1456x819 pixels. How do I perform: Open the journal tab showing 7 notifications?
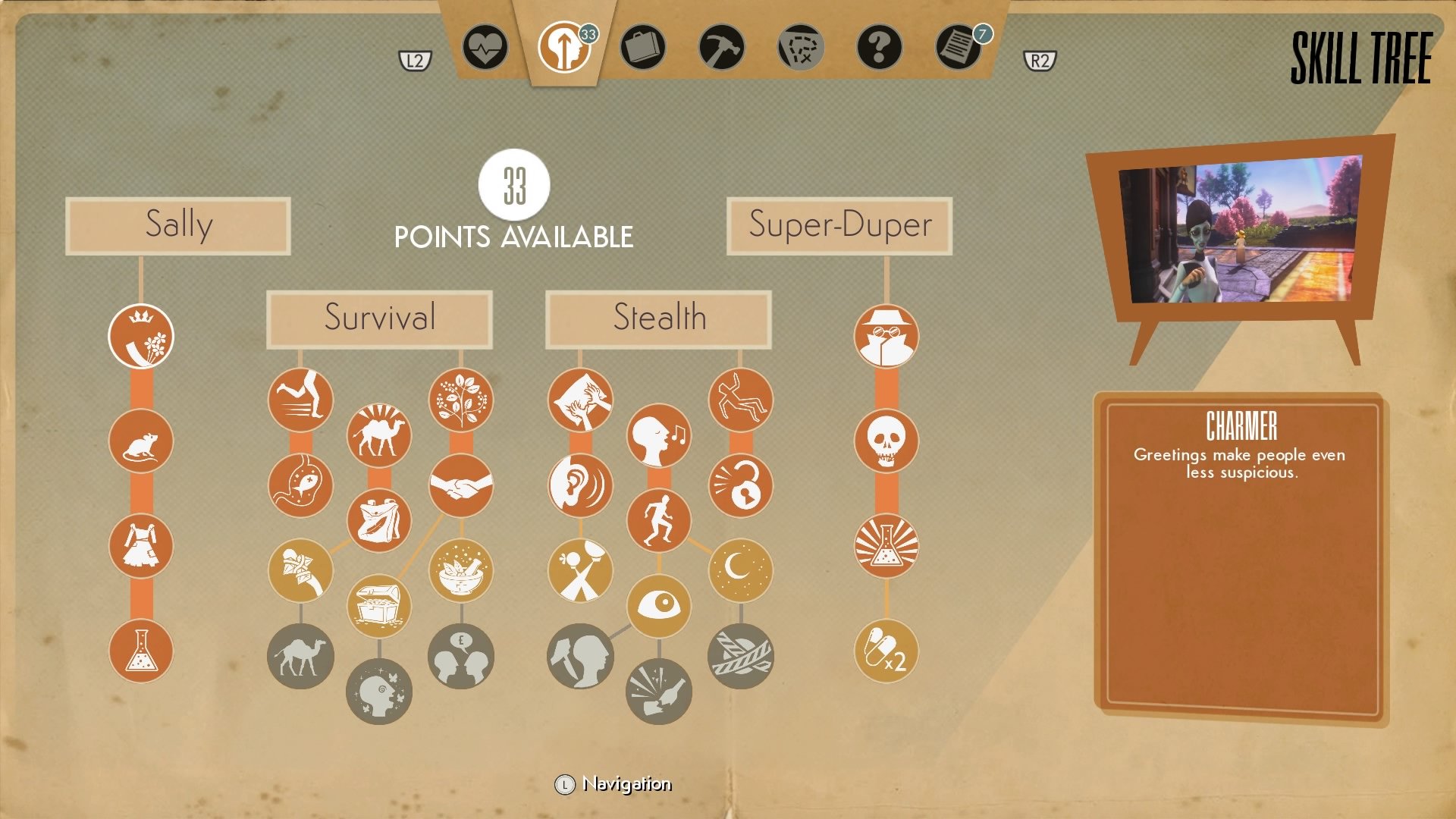tap(959, 49)
